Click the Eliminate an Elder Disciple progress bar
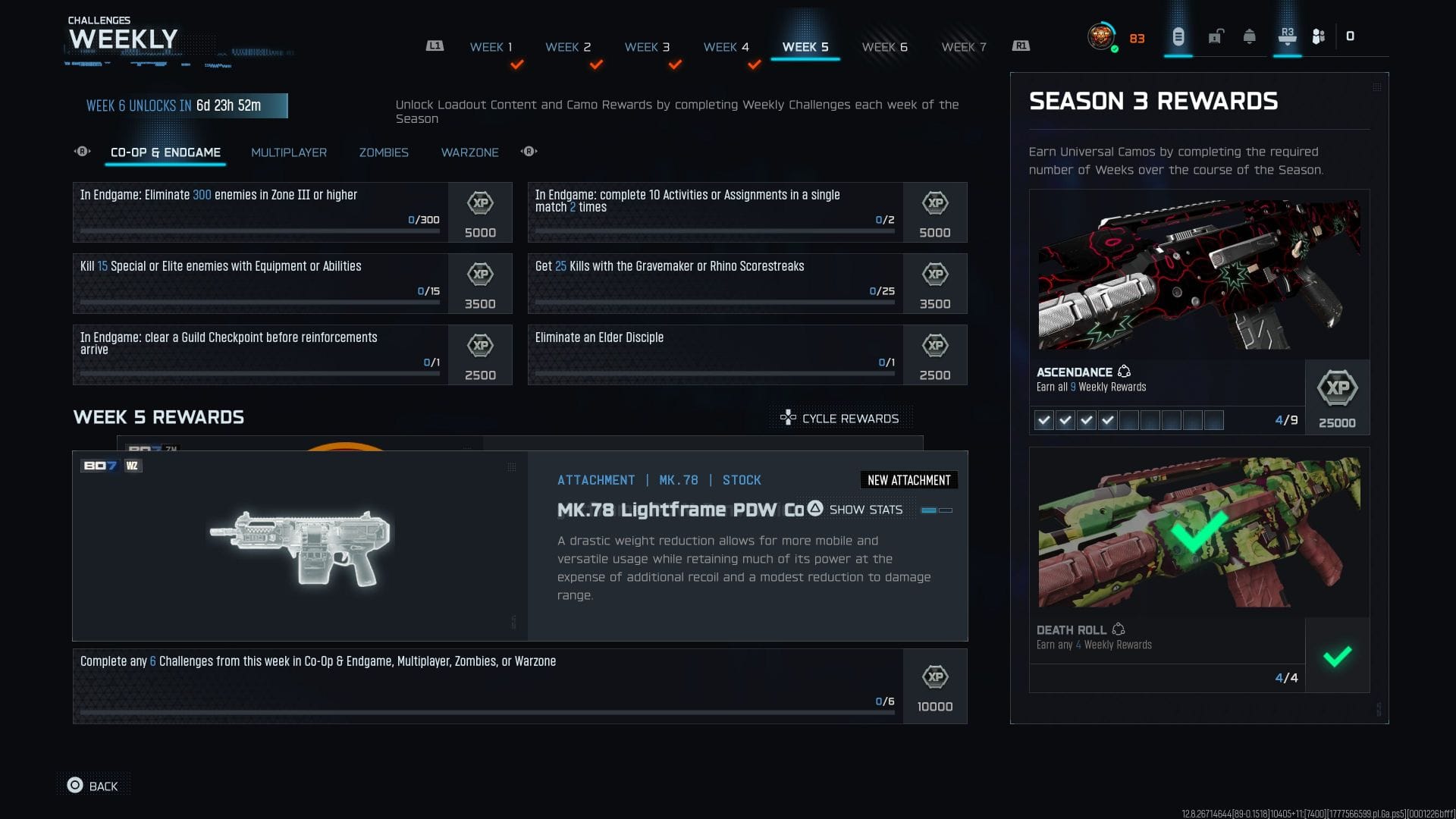Screen dimensions: 1456x819 713,373
